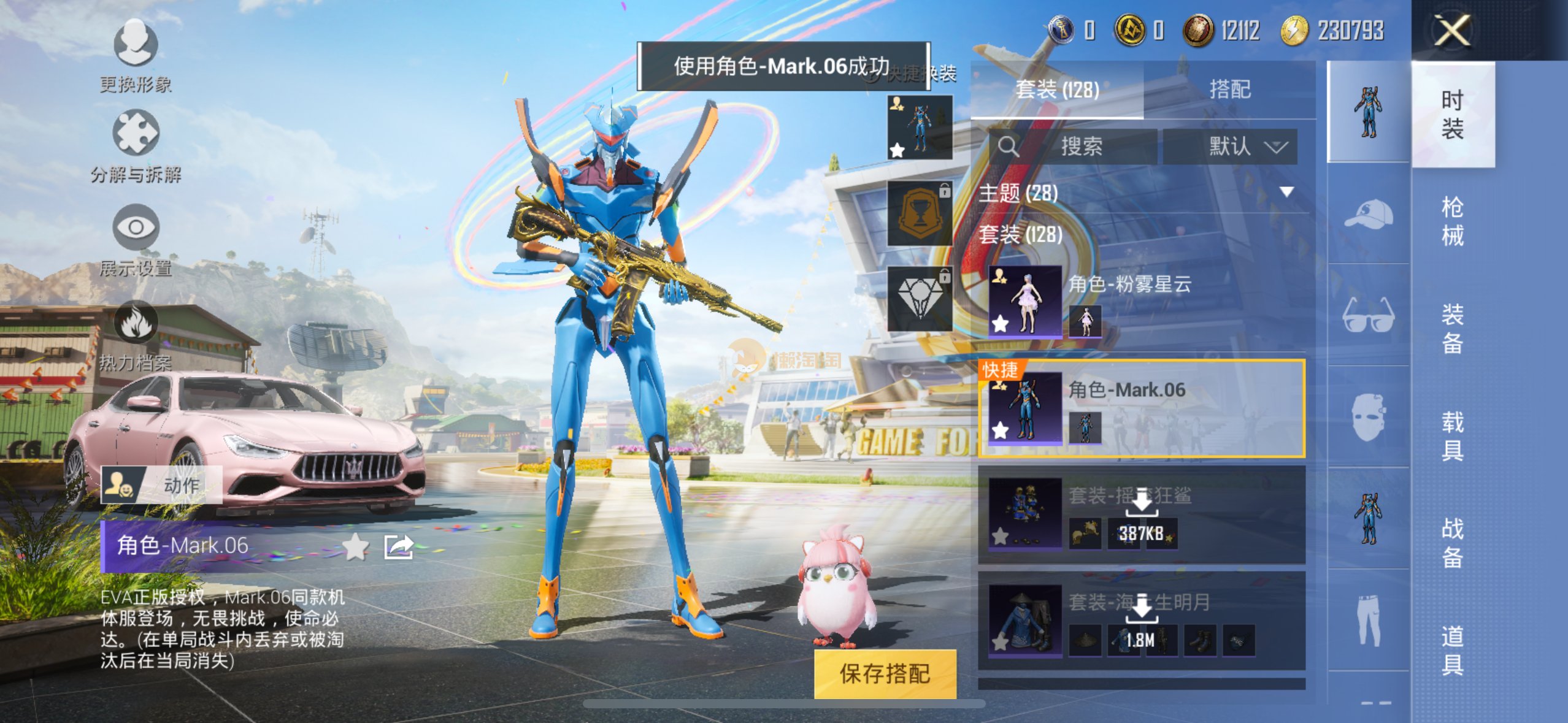Select the sunglasses accessory category

click(x=1369, y=315)
